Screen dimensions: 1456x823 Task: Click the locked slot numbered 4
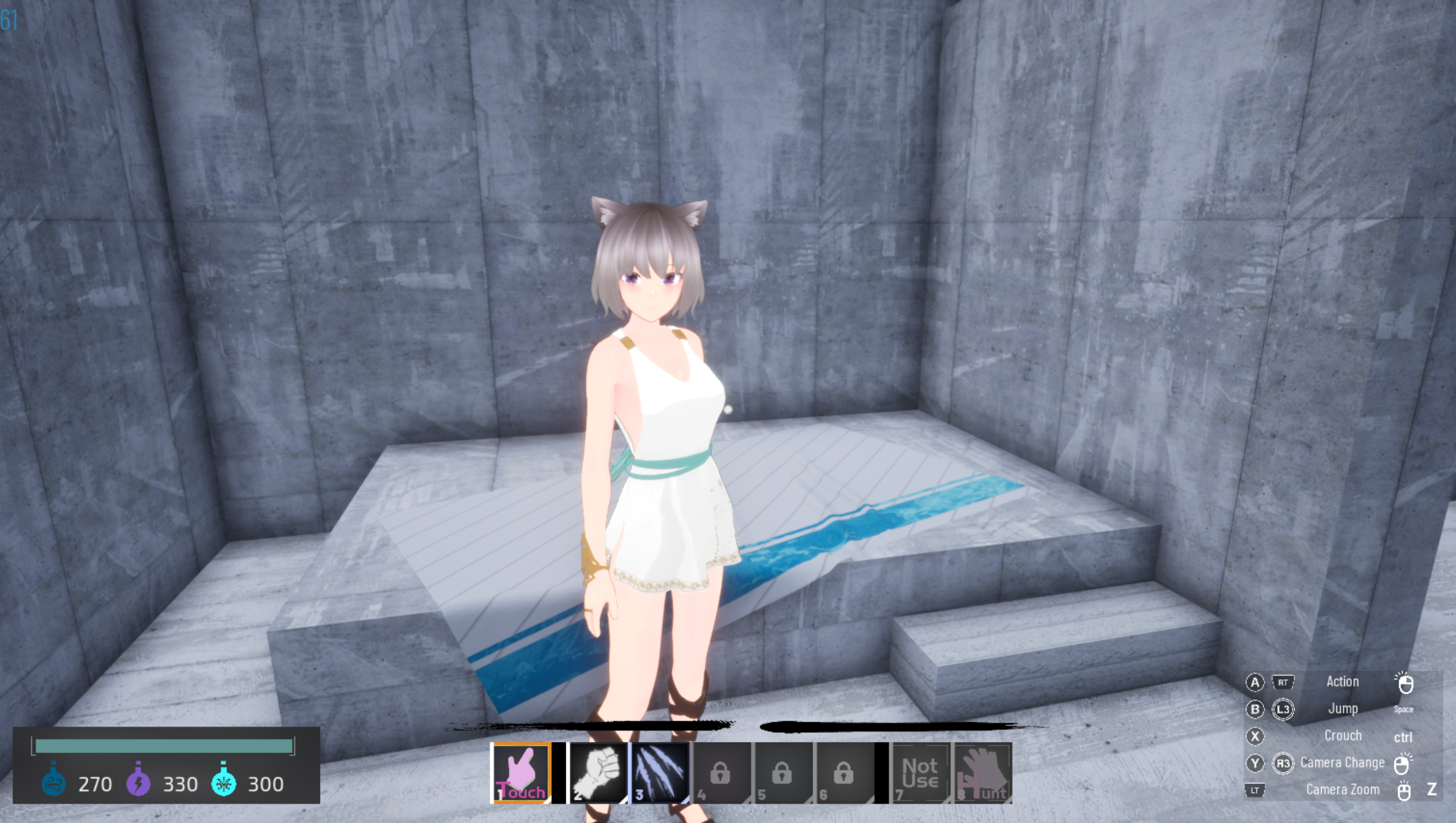pos(721,773)
